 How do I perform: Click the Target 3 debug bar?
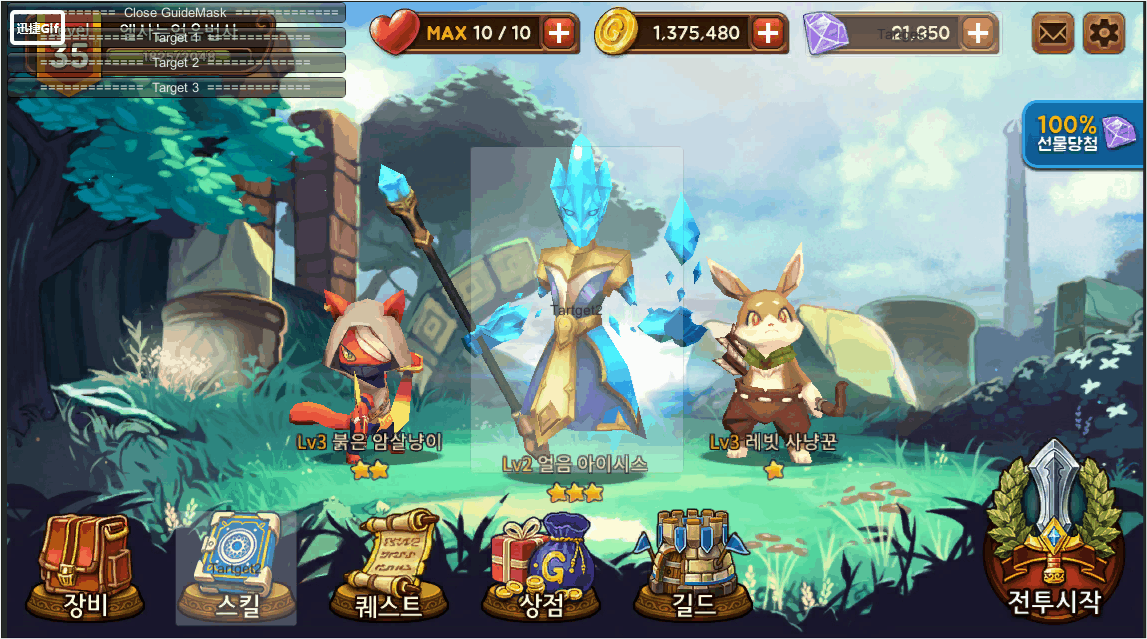176,88
